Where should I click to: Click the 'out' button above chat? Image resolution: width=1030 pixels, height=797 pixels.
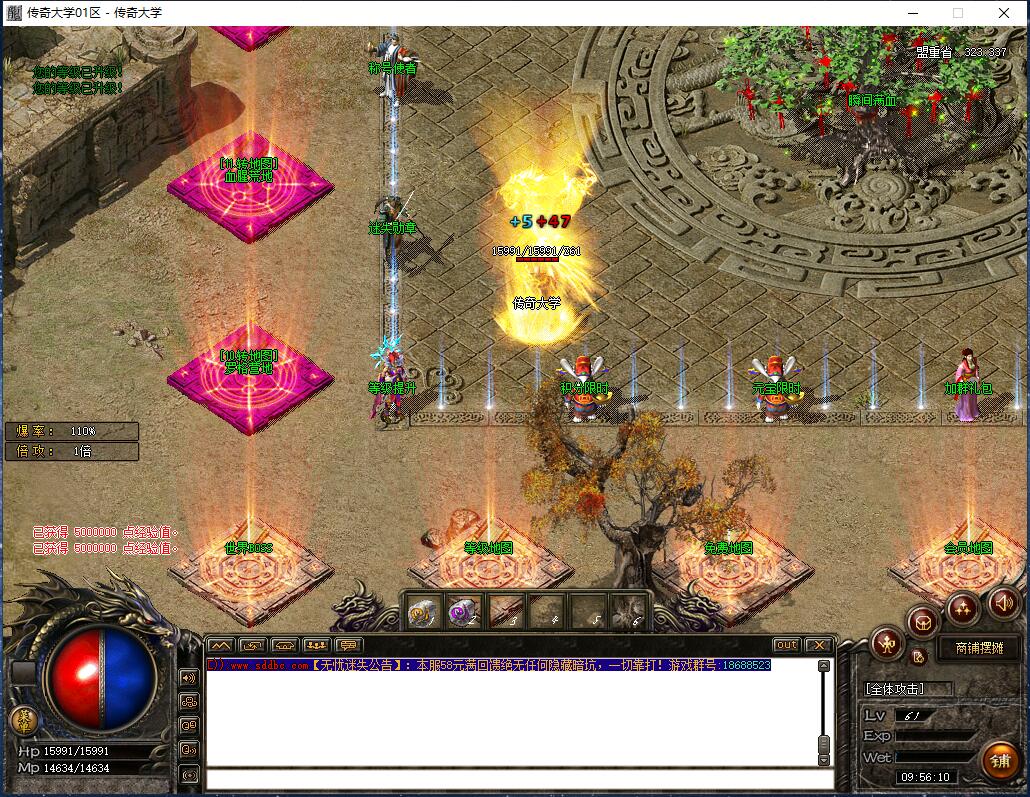(787, 645)
